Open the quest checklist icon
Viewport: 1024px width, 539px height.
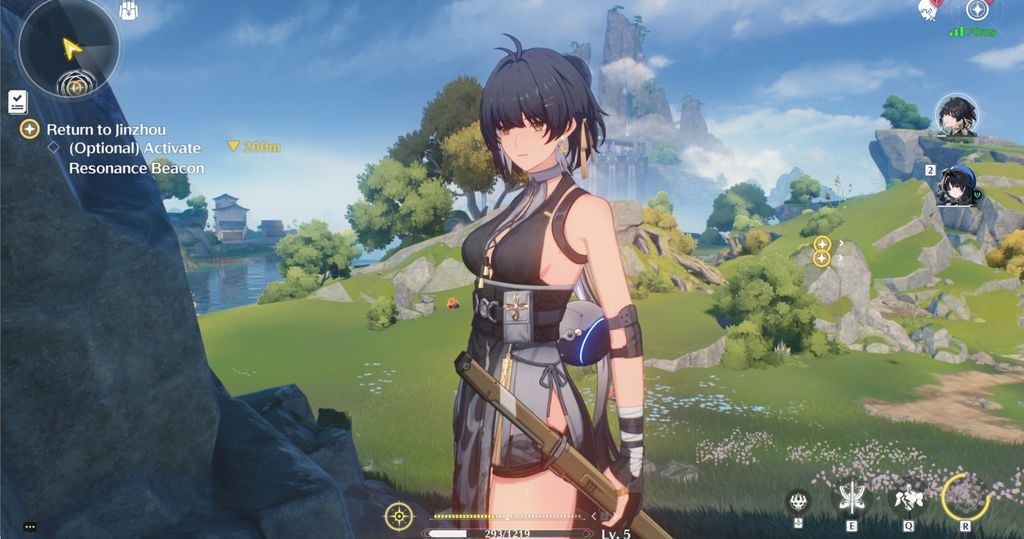(17, 101)
